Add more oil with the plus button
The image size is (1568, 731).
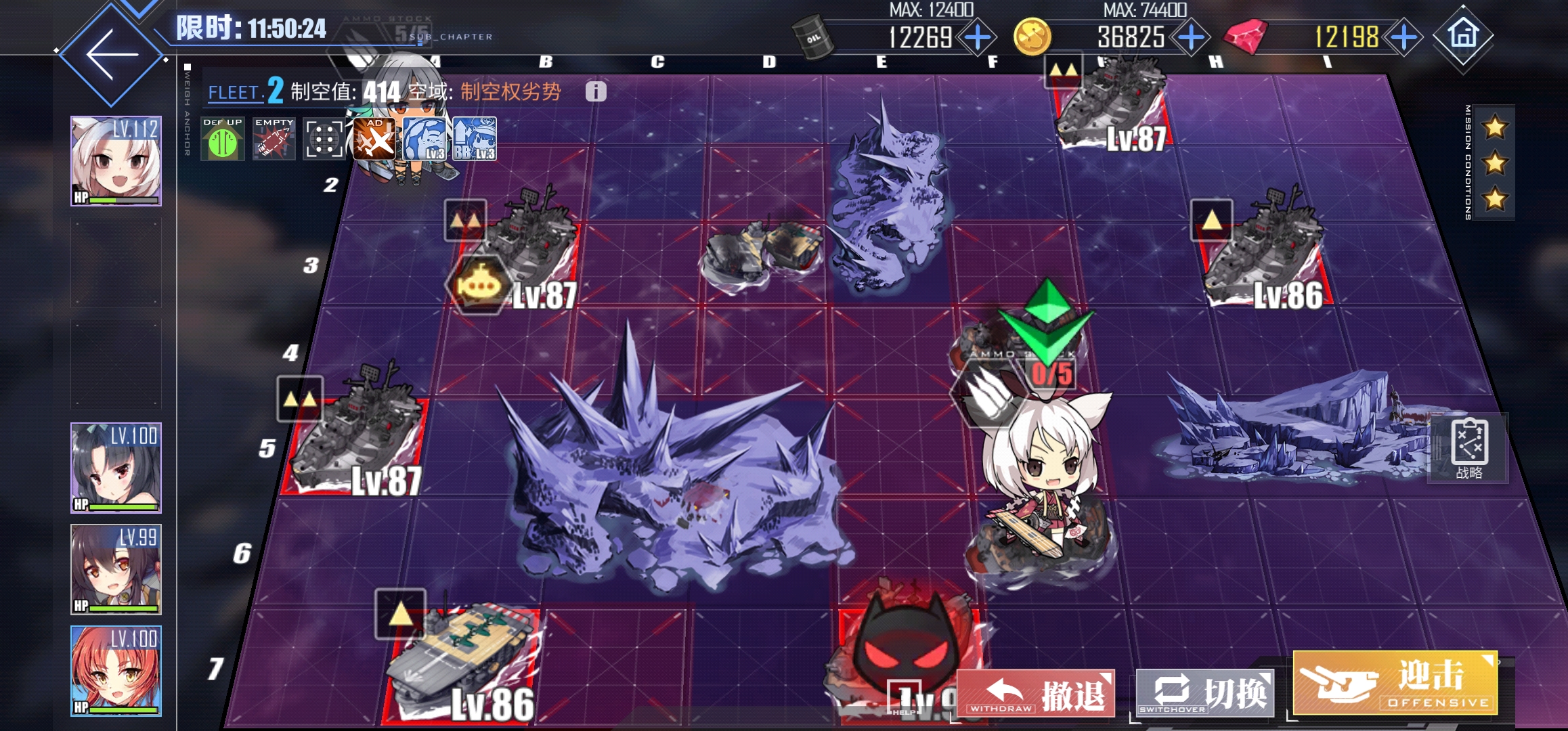click(978, 37)
